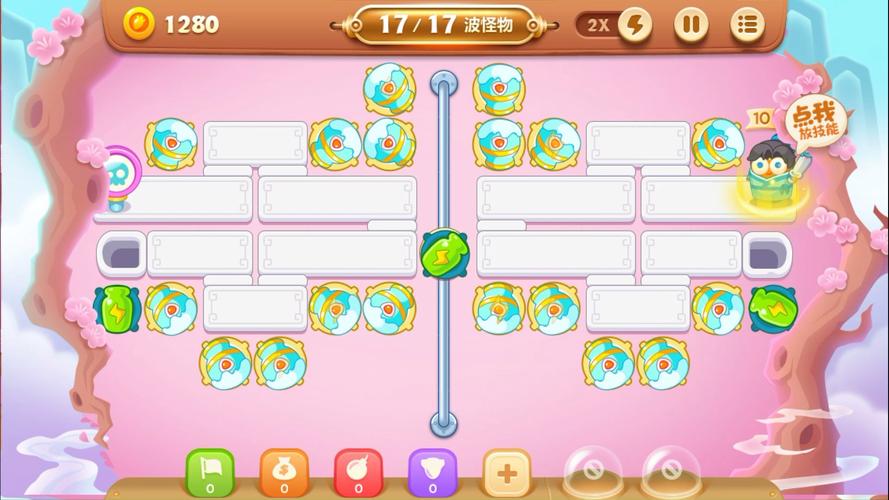Select the green lightning bottle at center

click(x=443, y=253)
